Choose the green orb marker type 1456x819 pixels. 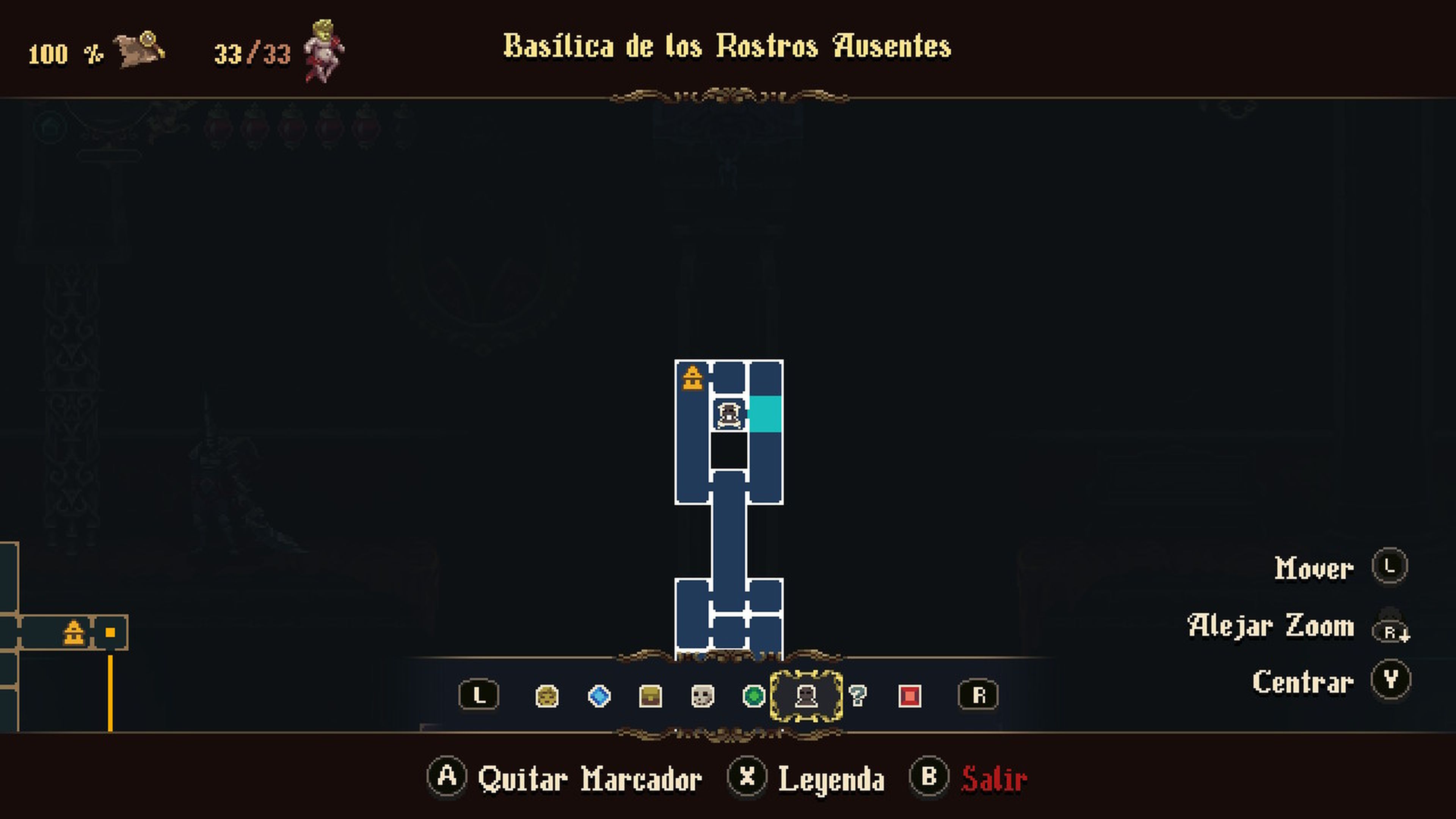coord(753,696)
